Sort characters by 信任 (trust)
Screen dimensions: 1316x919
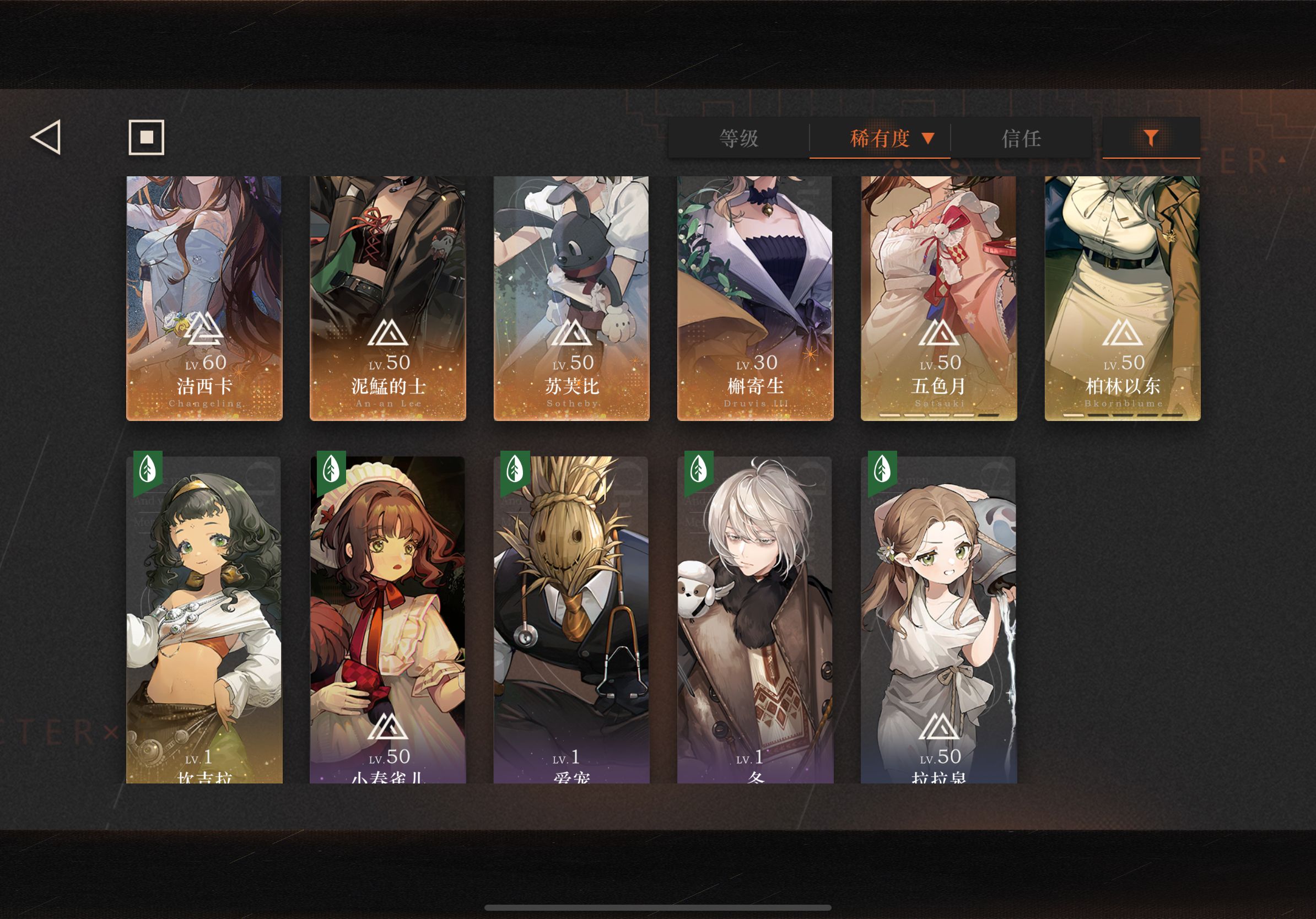tap(1021, 138)
